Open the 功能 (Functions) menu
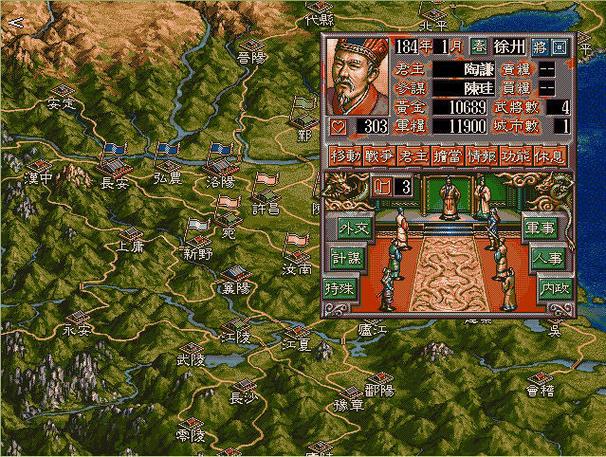Viewport: 606px width, 457px height. [x=515, y=156]
